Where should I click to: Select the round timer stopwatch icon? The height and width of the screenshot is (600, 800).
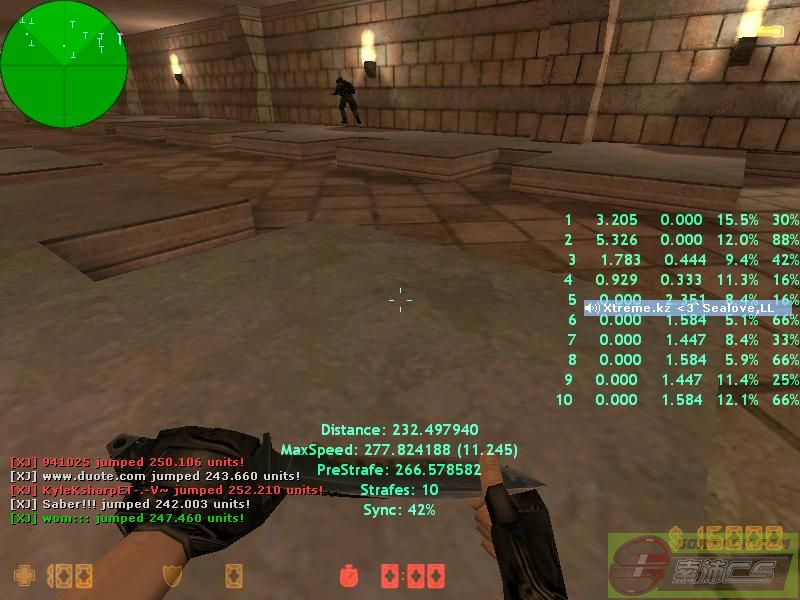click(349, 577)
